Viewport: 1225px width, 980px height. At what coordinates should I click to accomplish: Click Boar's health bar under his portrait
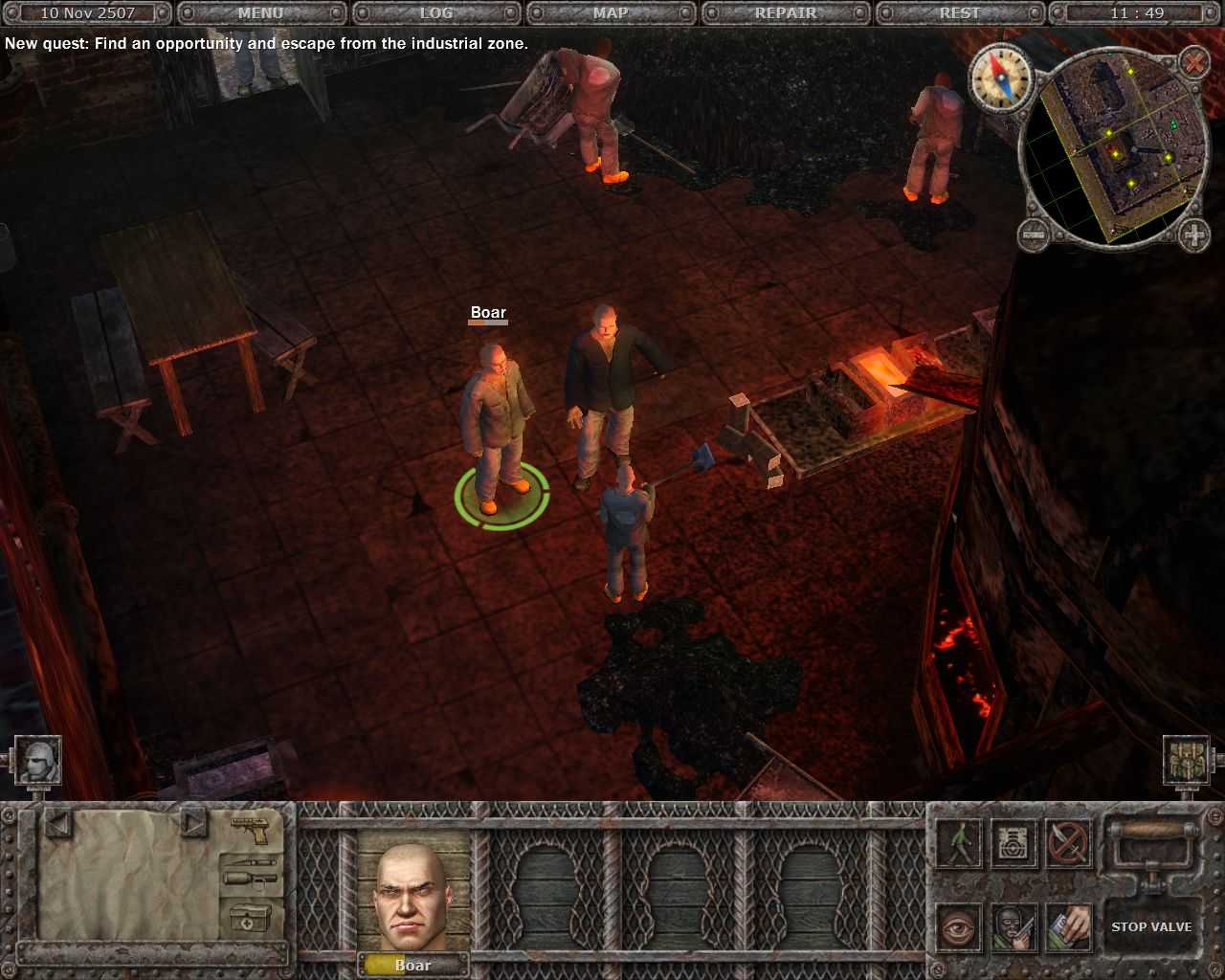(412, 966)
